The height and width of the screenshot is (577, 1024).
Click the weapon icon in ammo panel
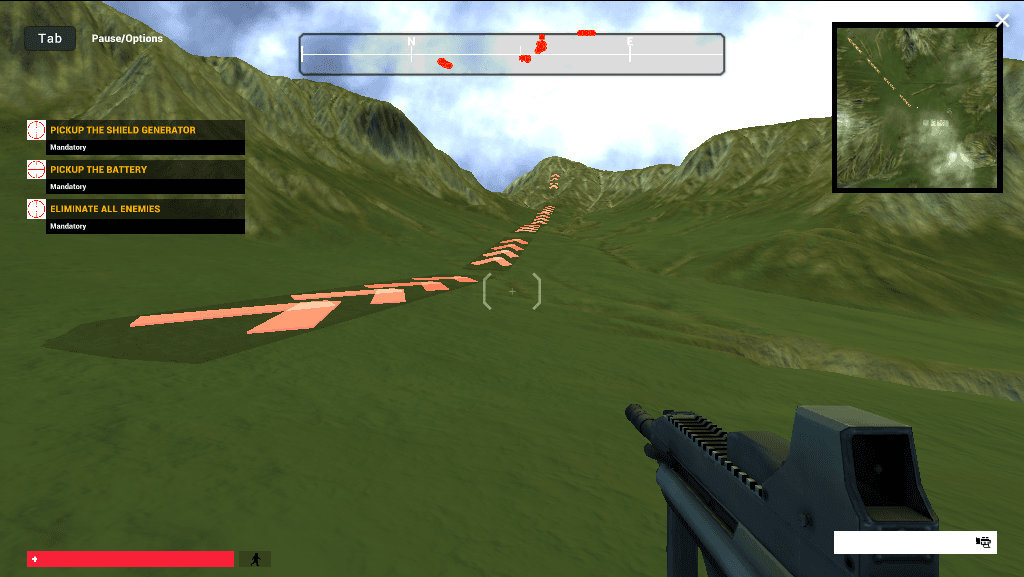point(984,542)
